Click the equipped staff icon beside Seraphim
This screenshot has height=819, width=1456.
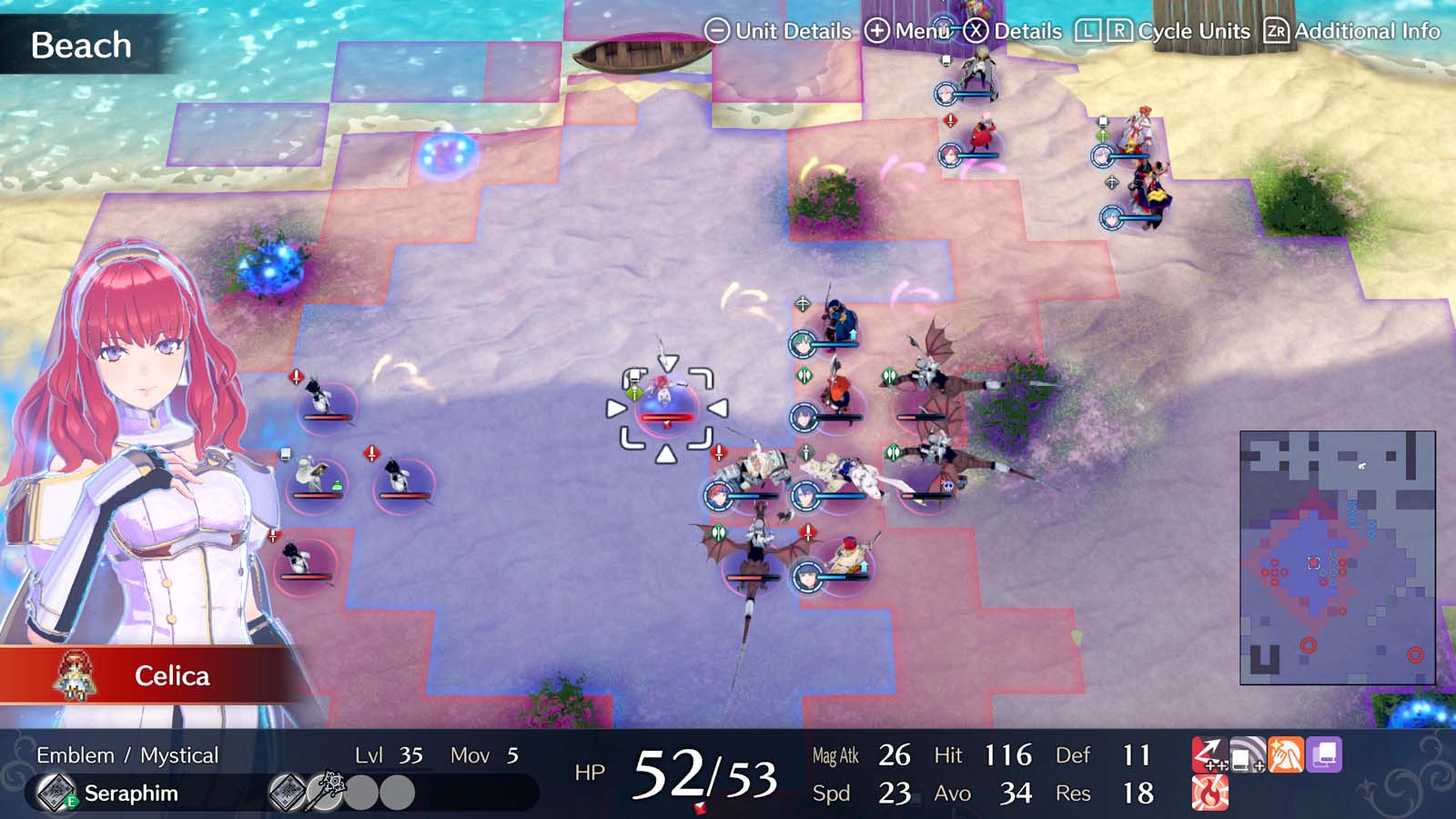tap(327, 793)
